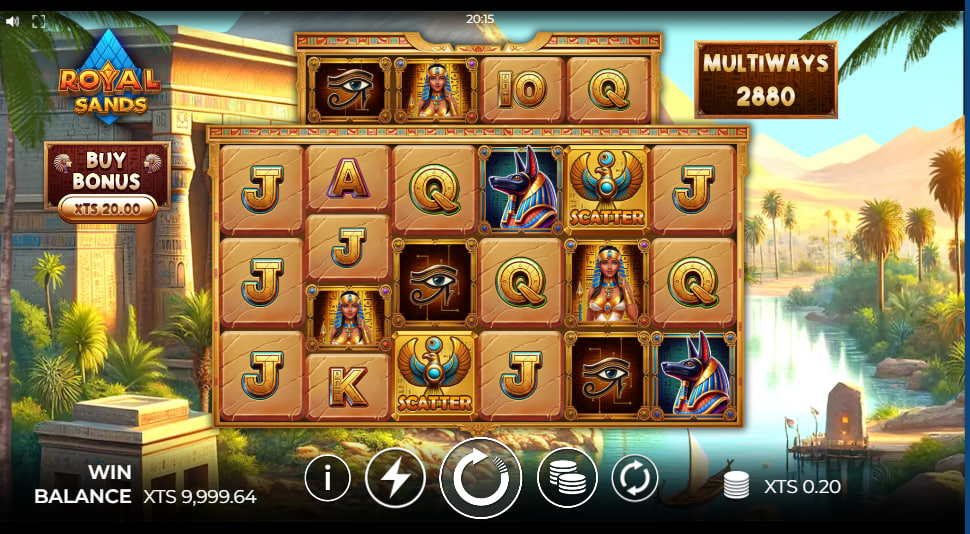Open the game info paytable
This screenshot has height=534, width=970.
coord(327,479)
